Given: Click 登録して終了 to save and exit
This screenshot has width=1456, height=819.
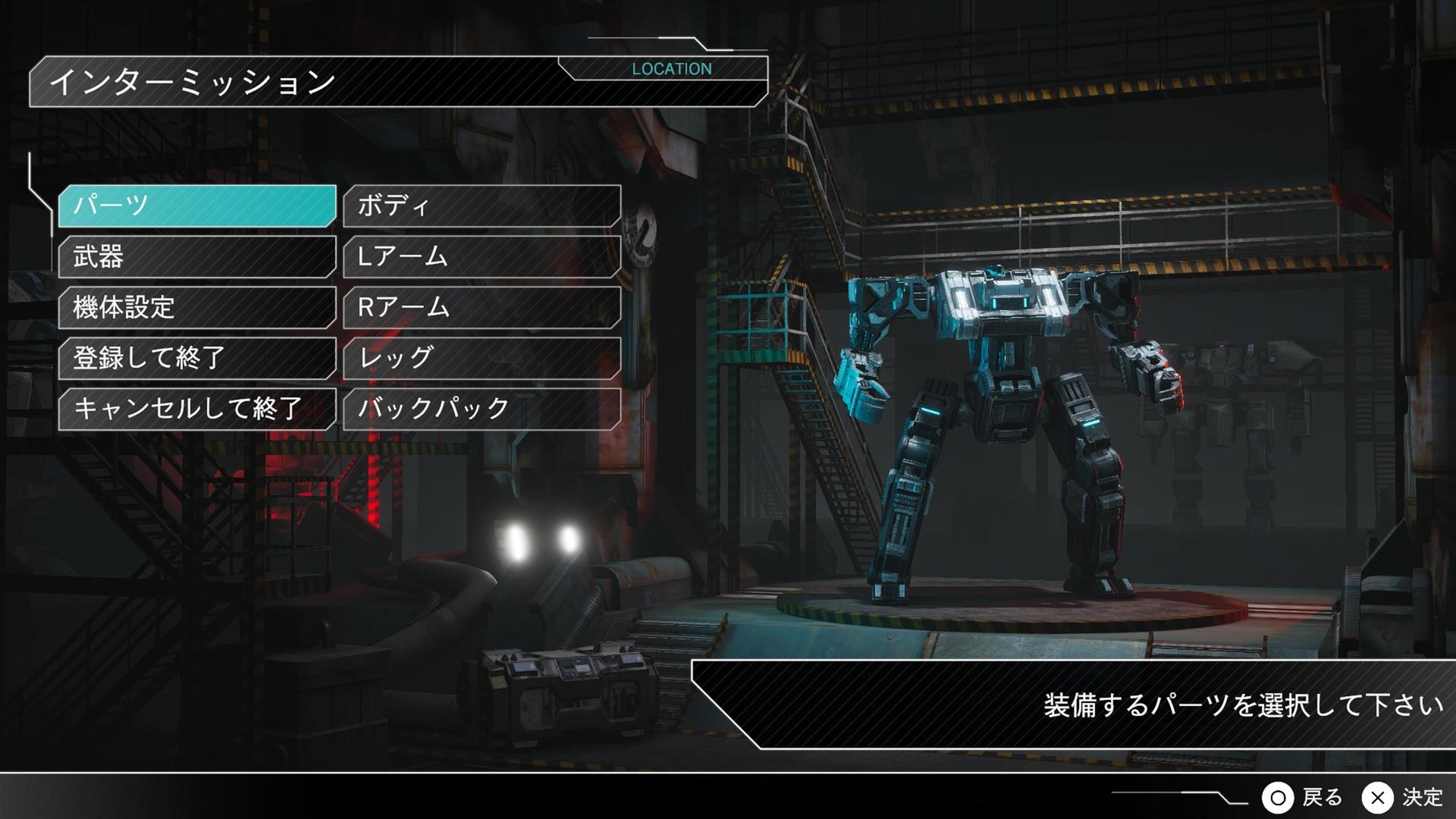Looking at the screenshot, I should (197, 358).
